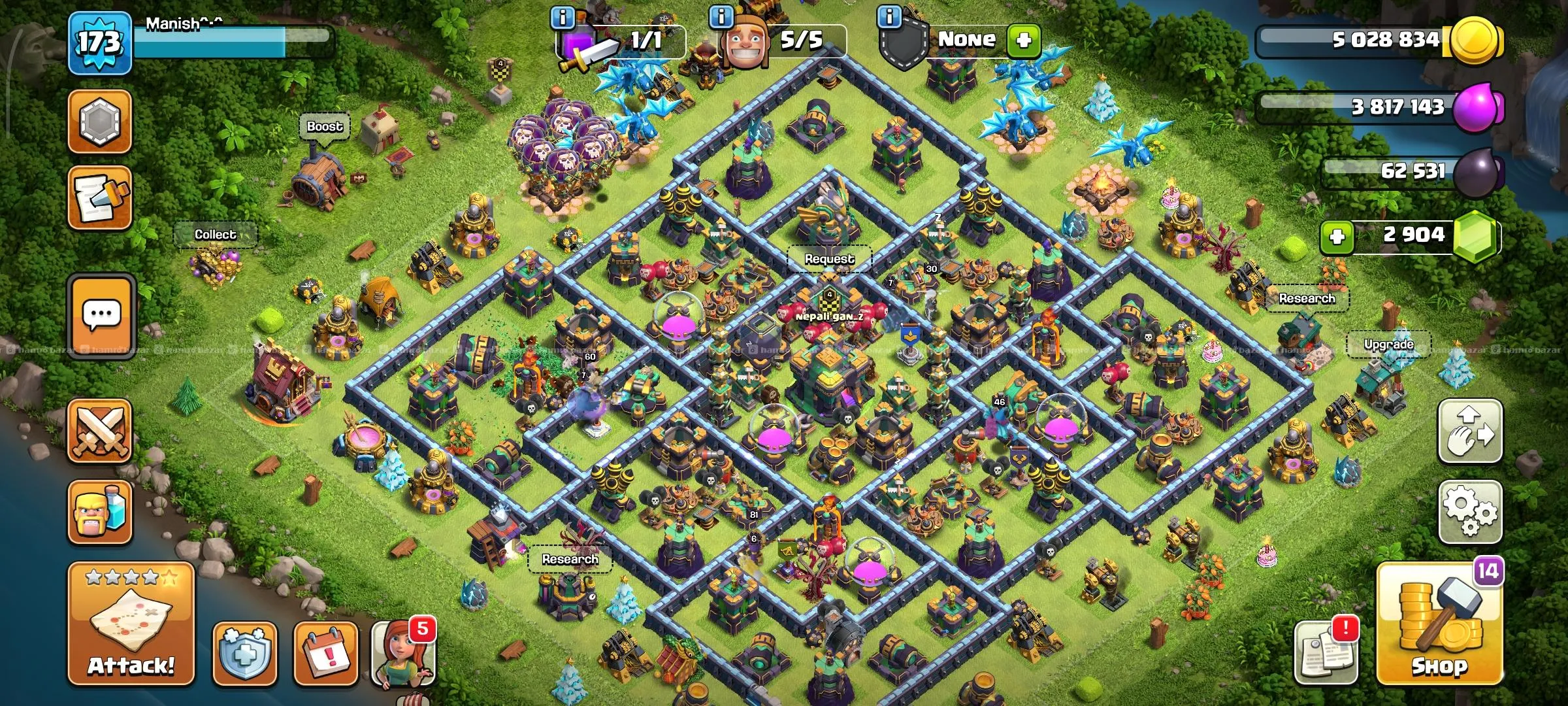
Task: Open the notes with red alert
Action: tap(1326, 651)
